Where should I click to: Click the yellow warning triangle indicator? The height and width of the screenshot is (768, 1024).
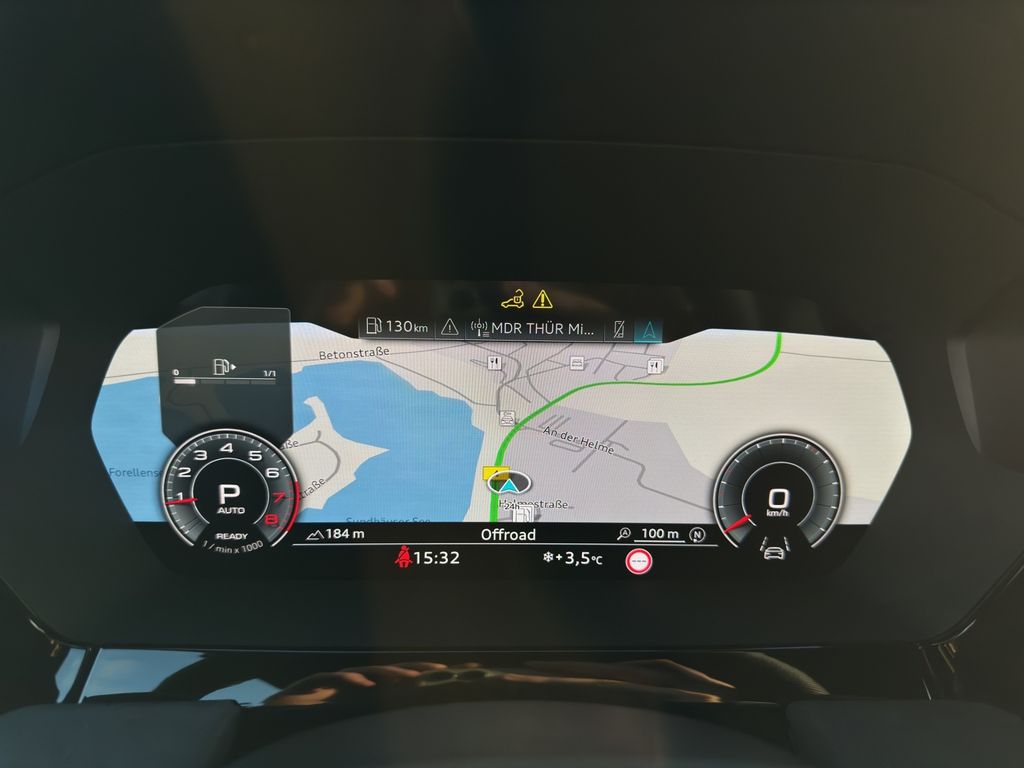tap(542, 298)
